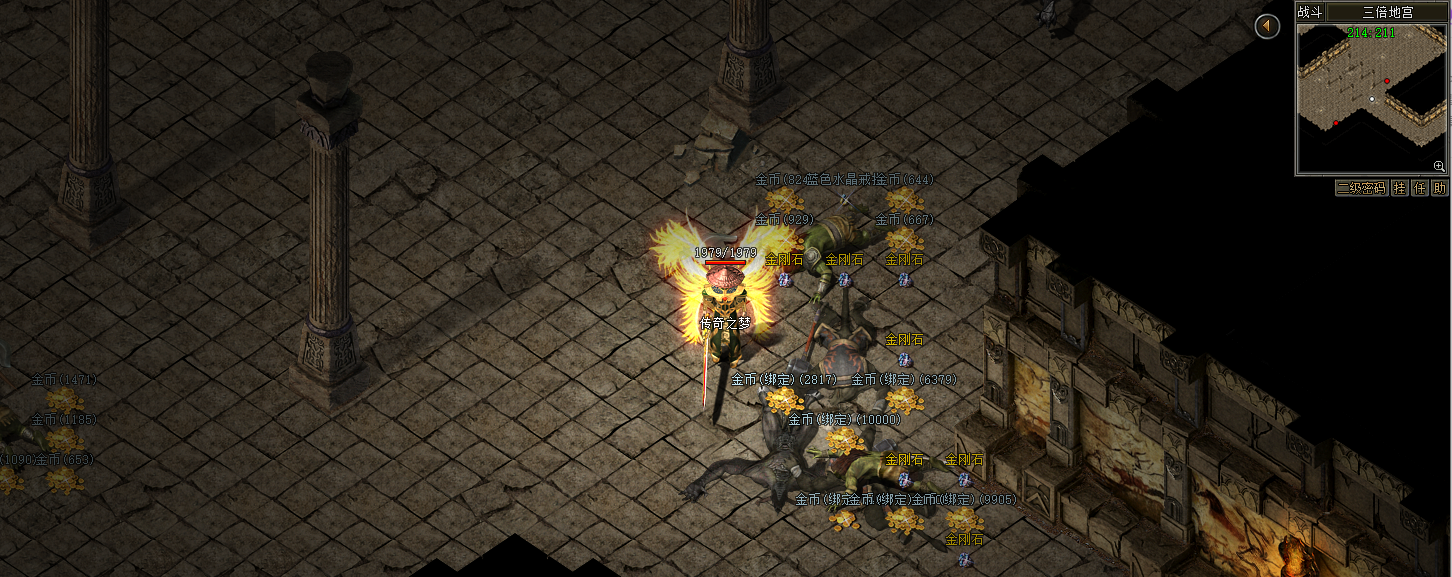Collapse the minimap with the arrow button

pyautogui.click(x=1267, y=27)
